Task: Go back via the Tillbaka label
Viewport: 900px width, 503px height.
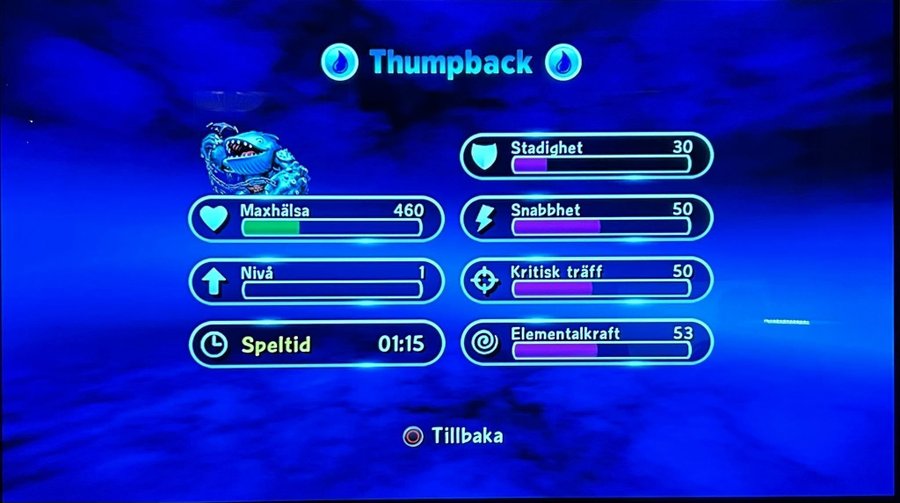Action: point(468,436)
